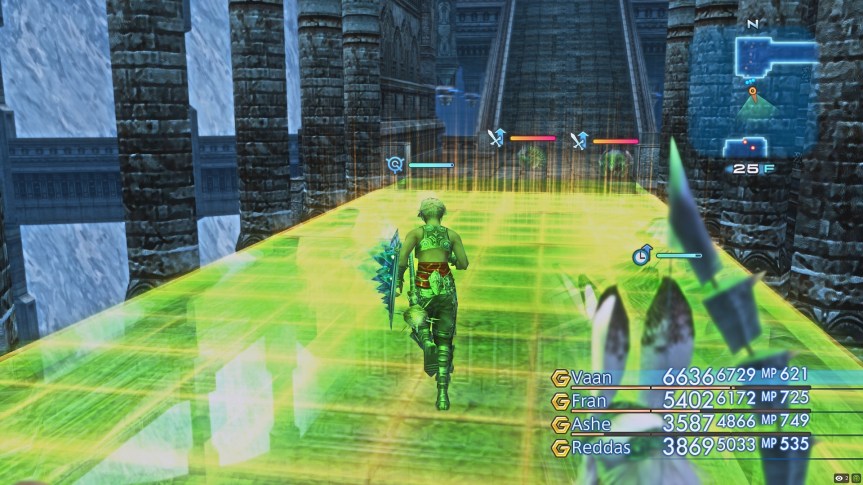This screenshot has height=485, width=863.
Task: Pick Reddas in the party list
Action: pyautogui.click(x=601, y=447)
